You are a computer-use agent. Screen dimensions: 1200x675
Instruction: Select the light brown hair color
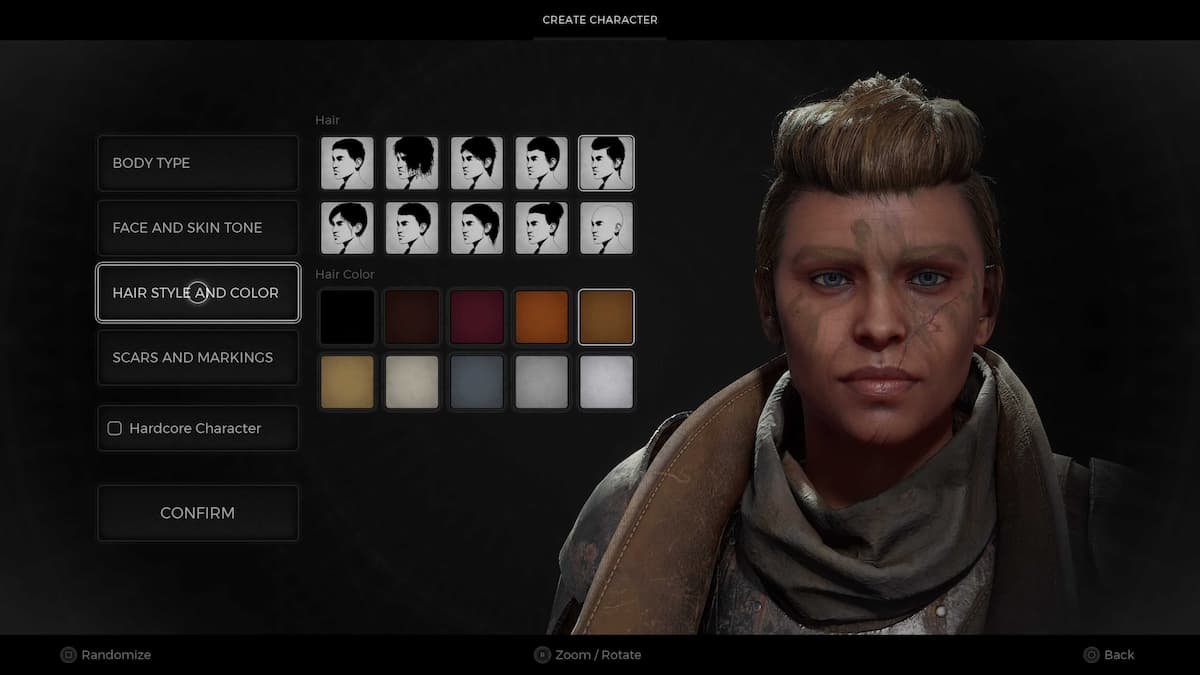606,317
